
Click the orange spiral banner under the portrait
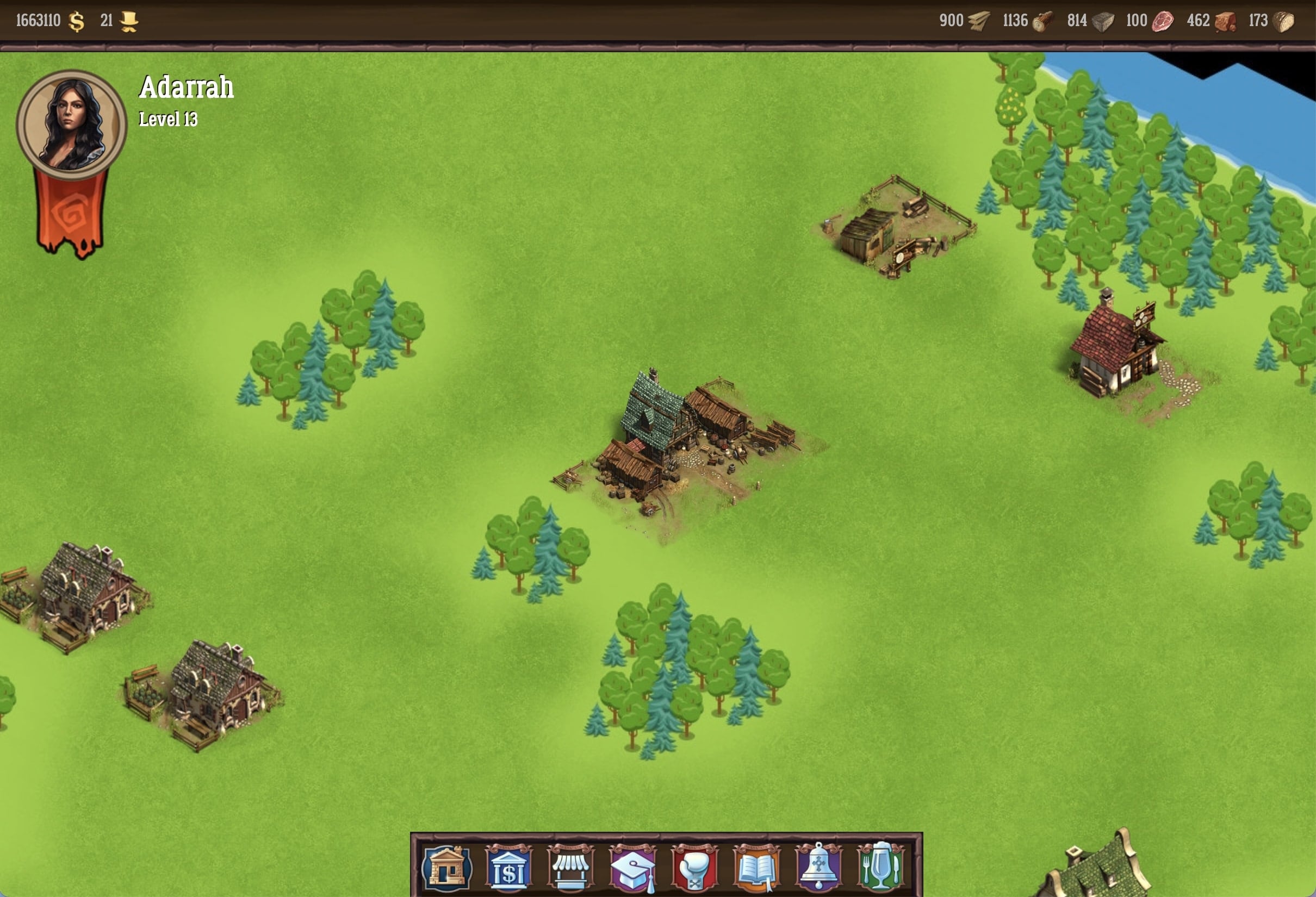click(71, 214)
